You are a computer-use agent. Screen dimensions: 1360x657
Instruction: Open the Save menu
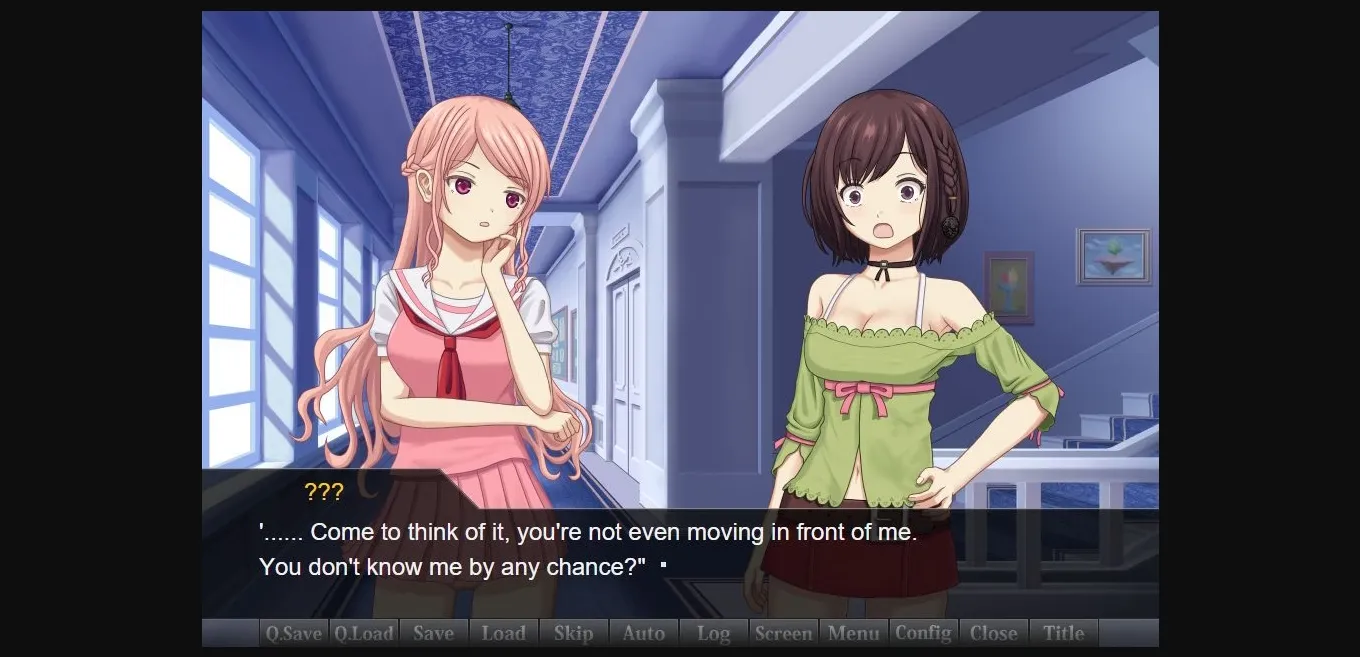(x=433, y=633)
